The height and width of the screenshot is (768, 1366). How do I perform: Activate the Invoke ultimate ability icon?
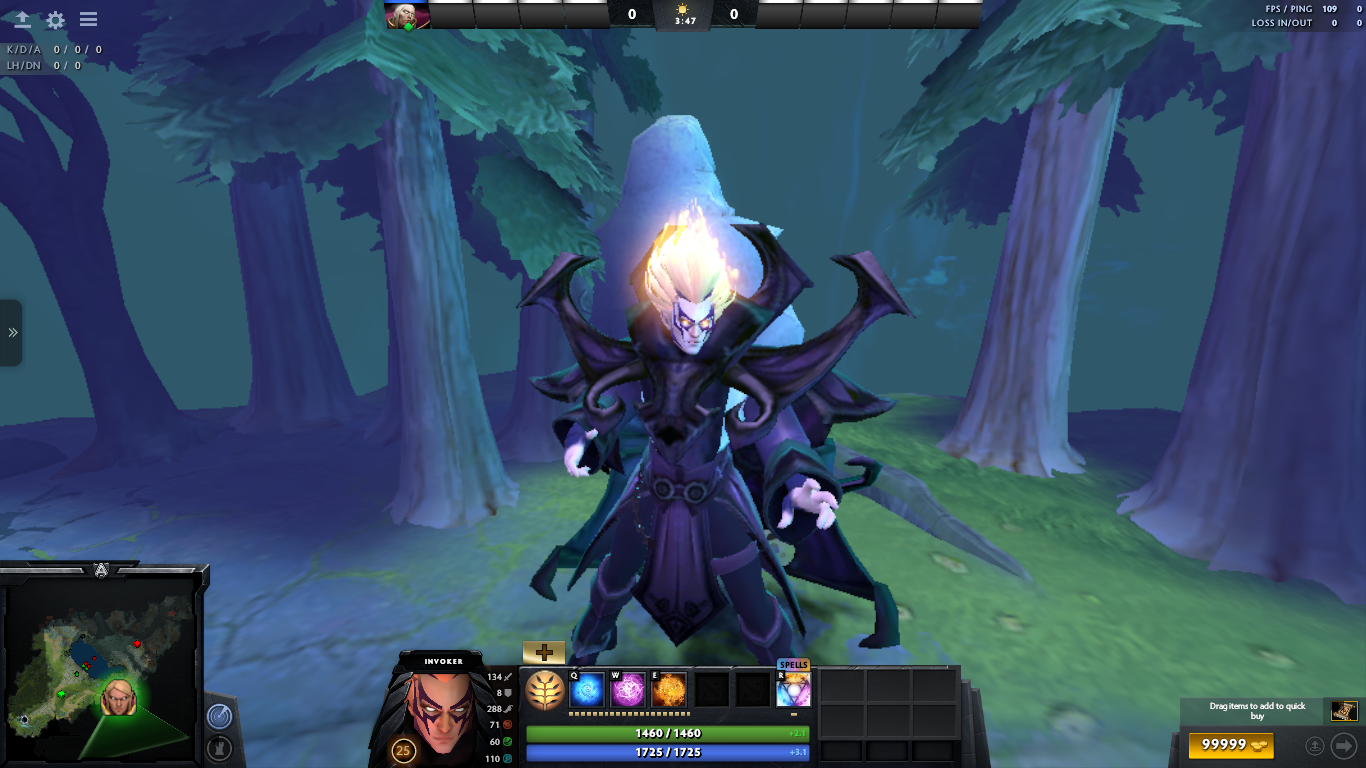click(x=793, y=688)
